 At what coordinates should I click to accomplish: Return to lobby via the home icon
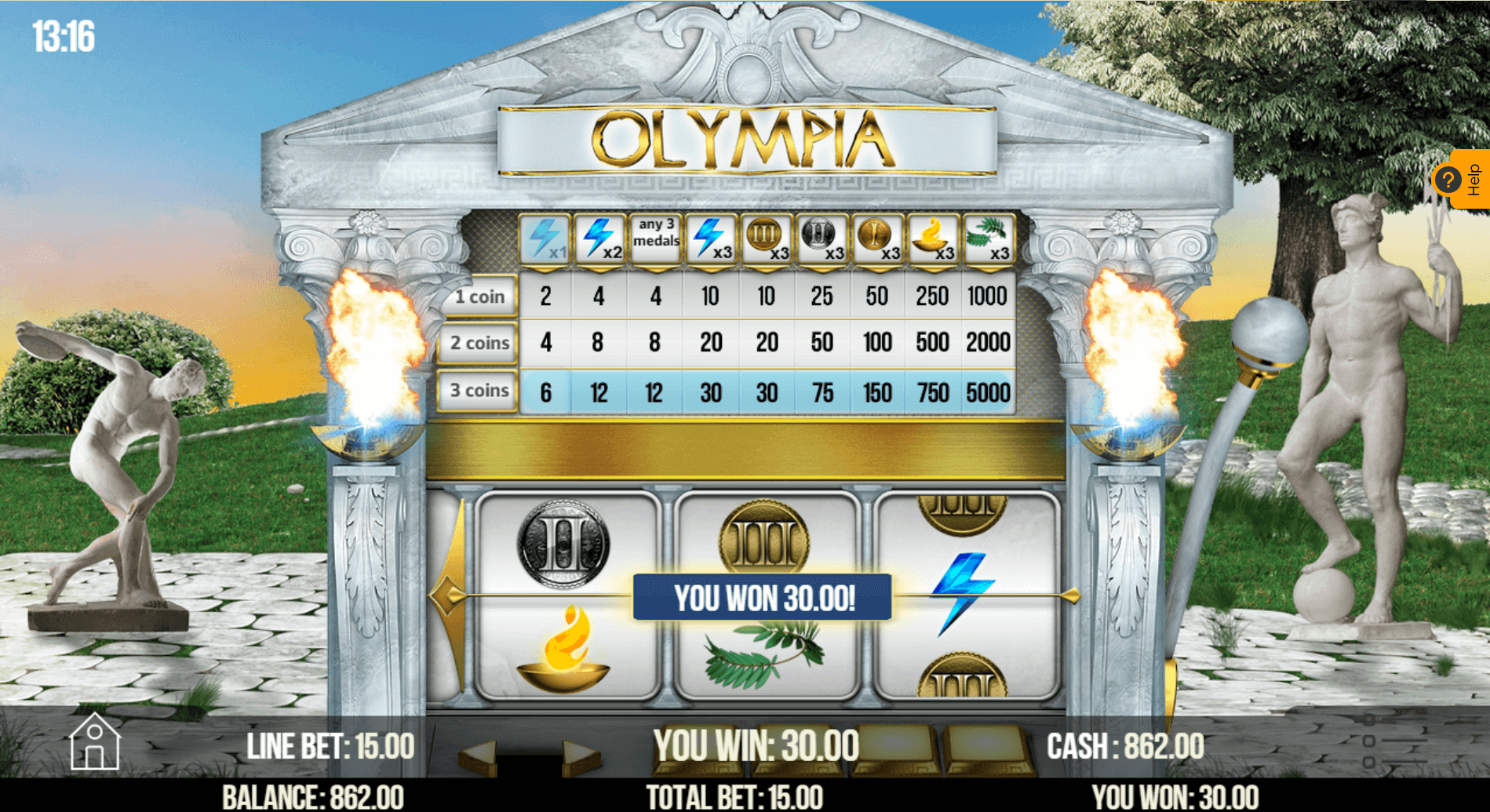(94, 742)
